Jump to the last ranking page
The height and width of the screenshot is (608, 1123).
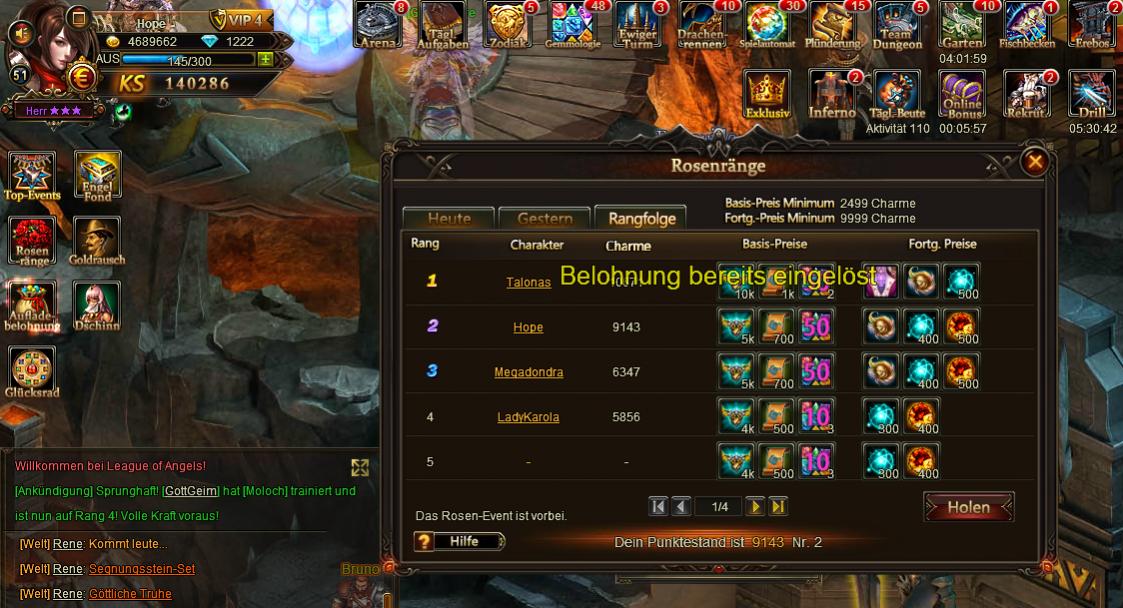coord(778,507)
